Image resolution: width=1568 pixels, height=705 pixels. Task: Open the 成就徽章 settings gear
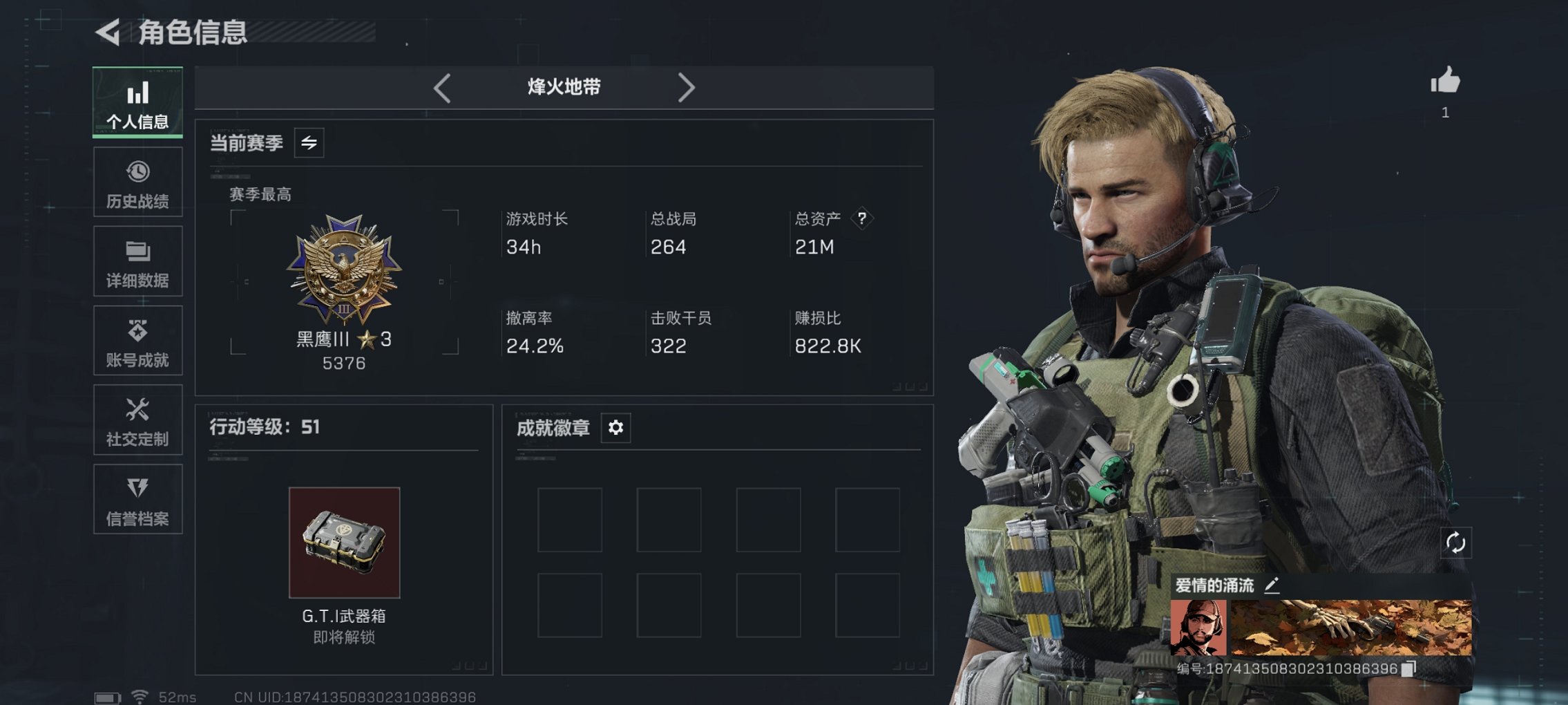pyautogui.click(x=615, y=428)
